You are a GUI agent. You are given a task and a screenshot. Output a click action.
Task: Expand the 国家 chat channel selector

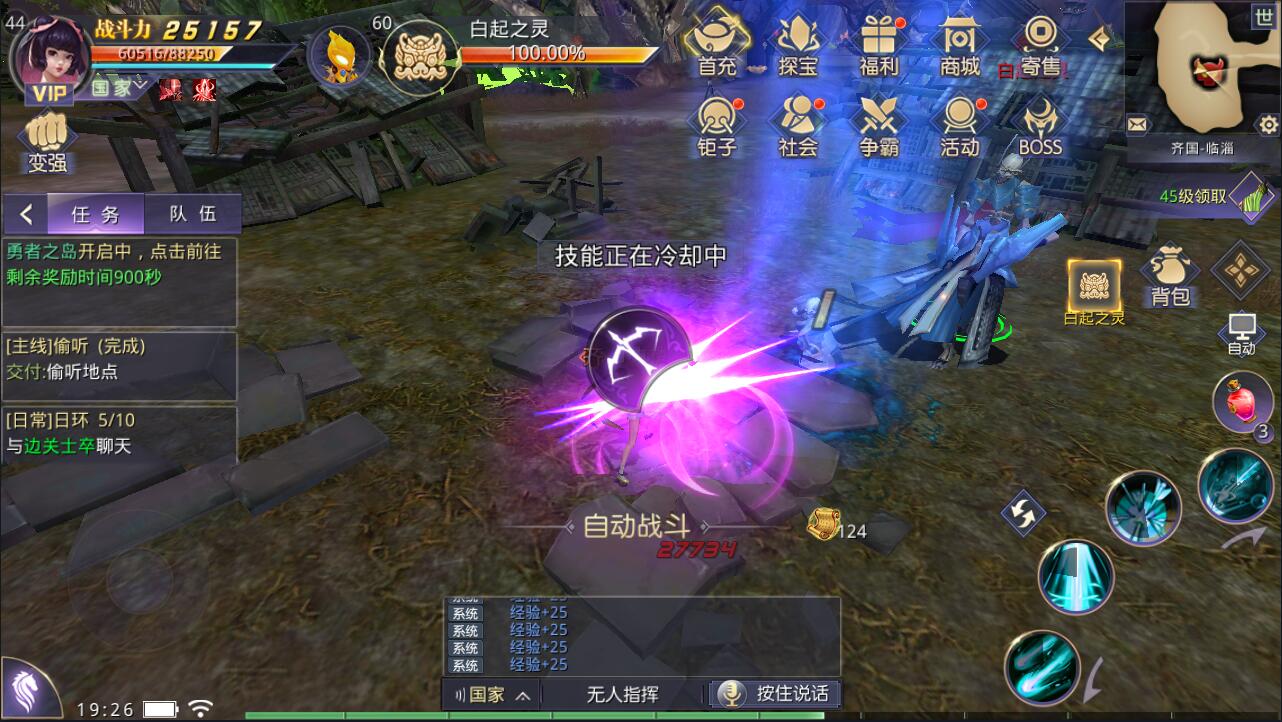491,694
